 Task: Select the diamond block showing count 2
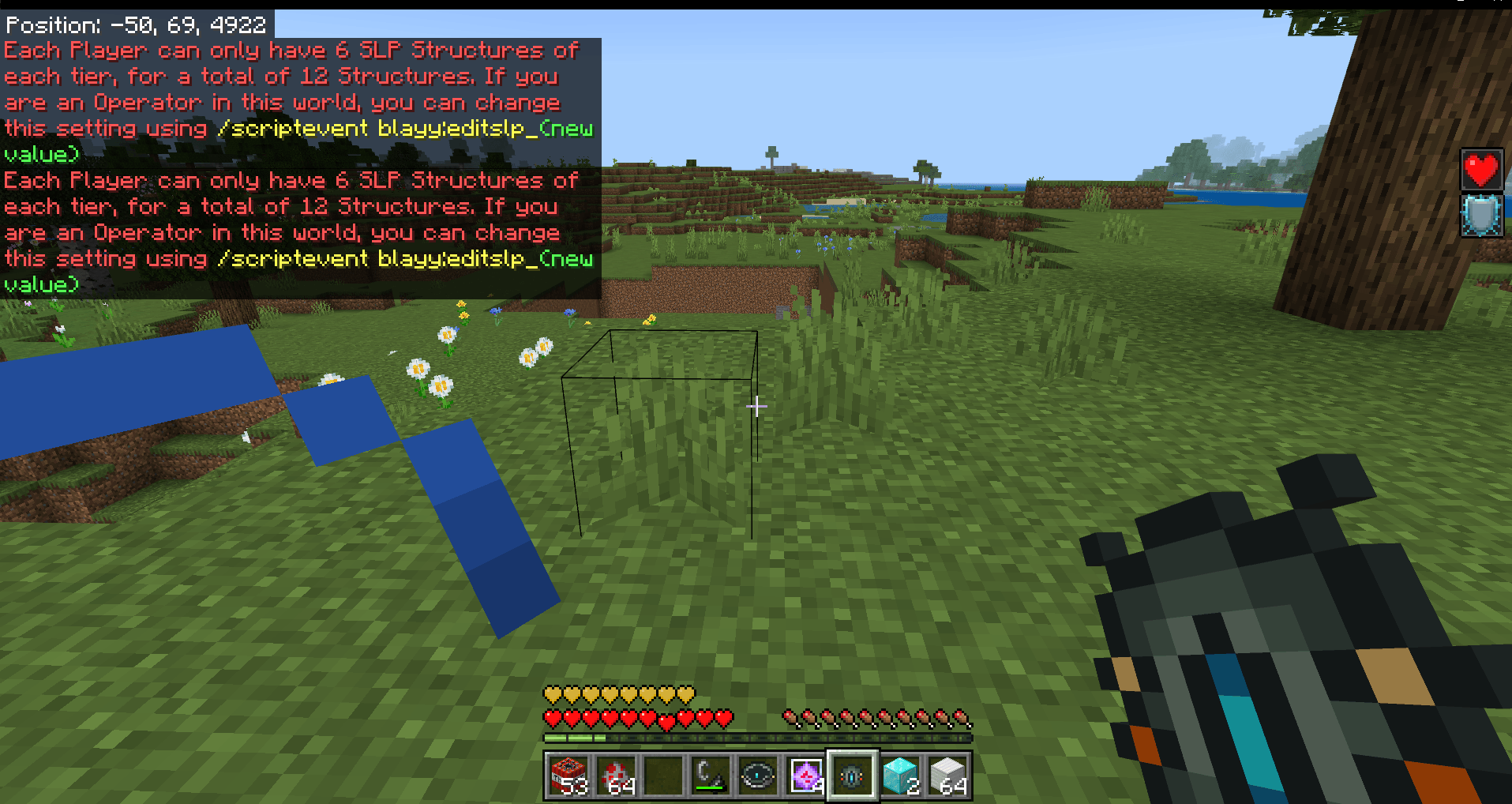(899, 776)
